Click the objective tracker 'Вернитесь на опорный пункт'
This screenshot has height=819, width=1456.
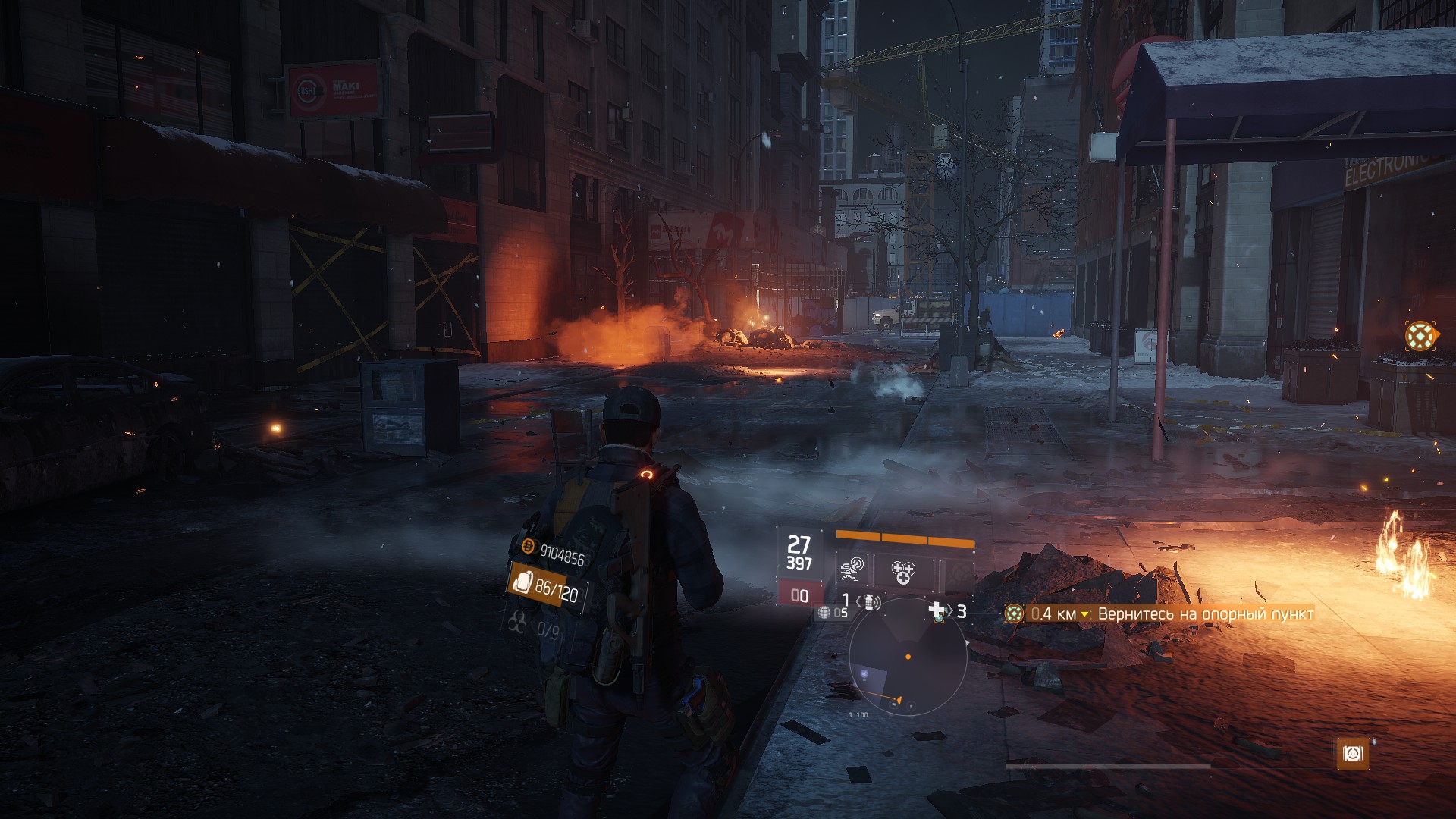[1205, 614]
